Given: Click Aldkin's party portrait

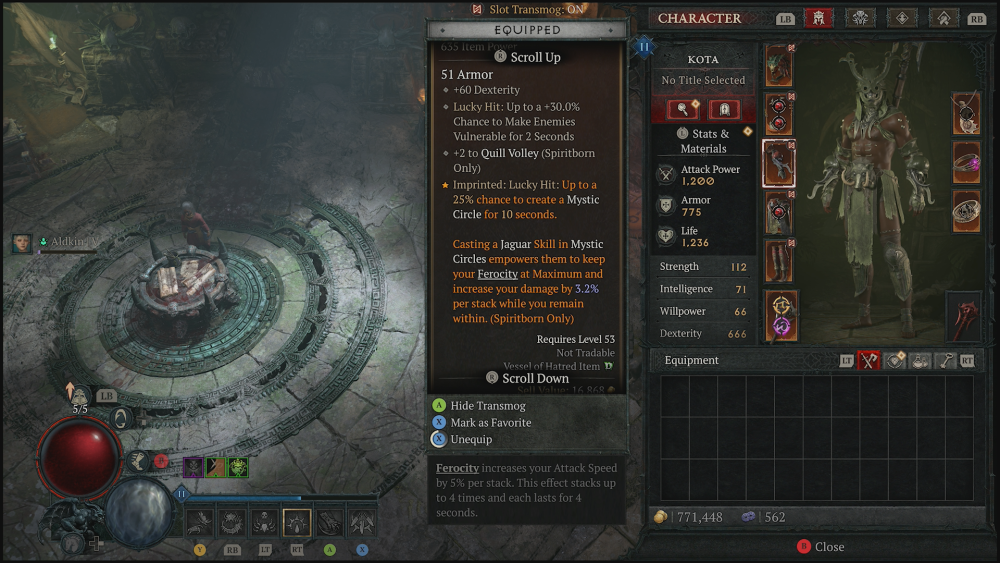Looking at the screenshot, I should 22,243.
